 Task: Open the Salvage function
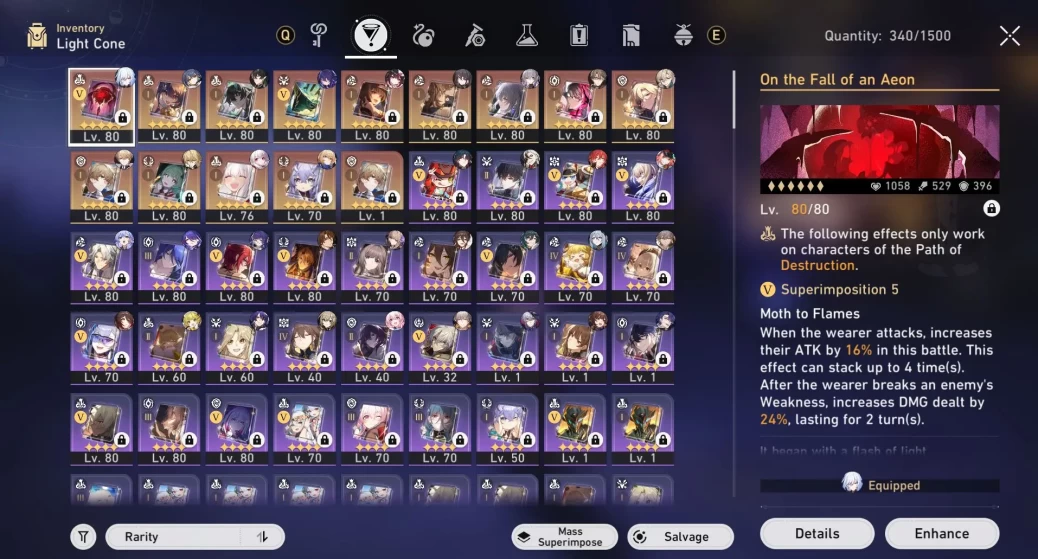(680, 537)
